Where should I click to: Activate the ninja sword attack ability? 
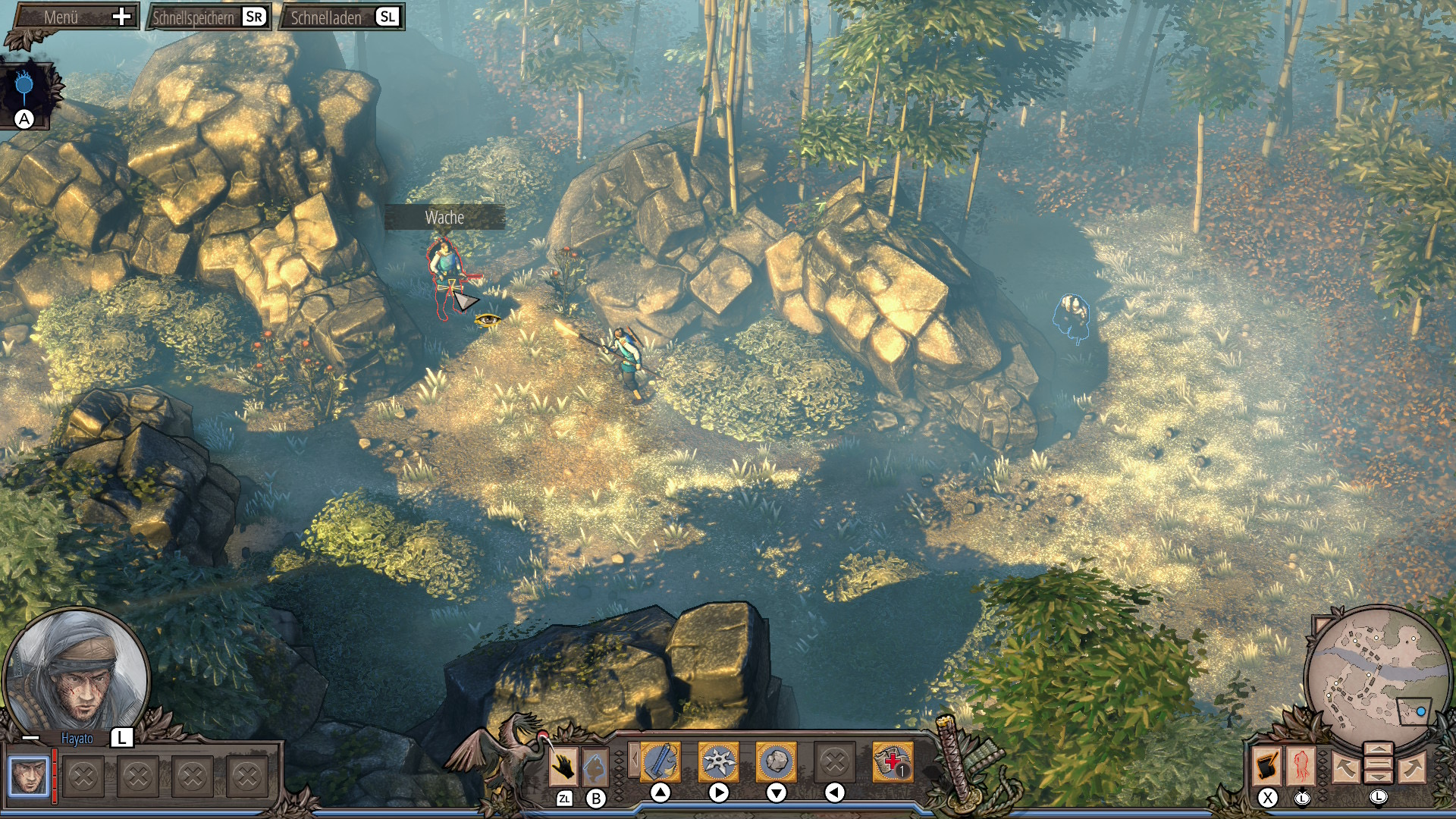pos(661,761)
